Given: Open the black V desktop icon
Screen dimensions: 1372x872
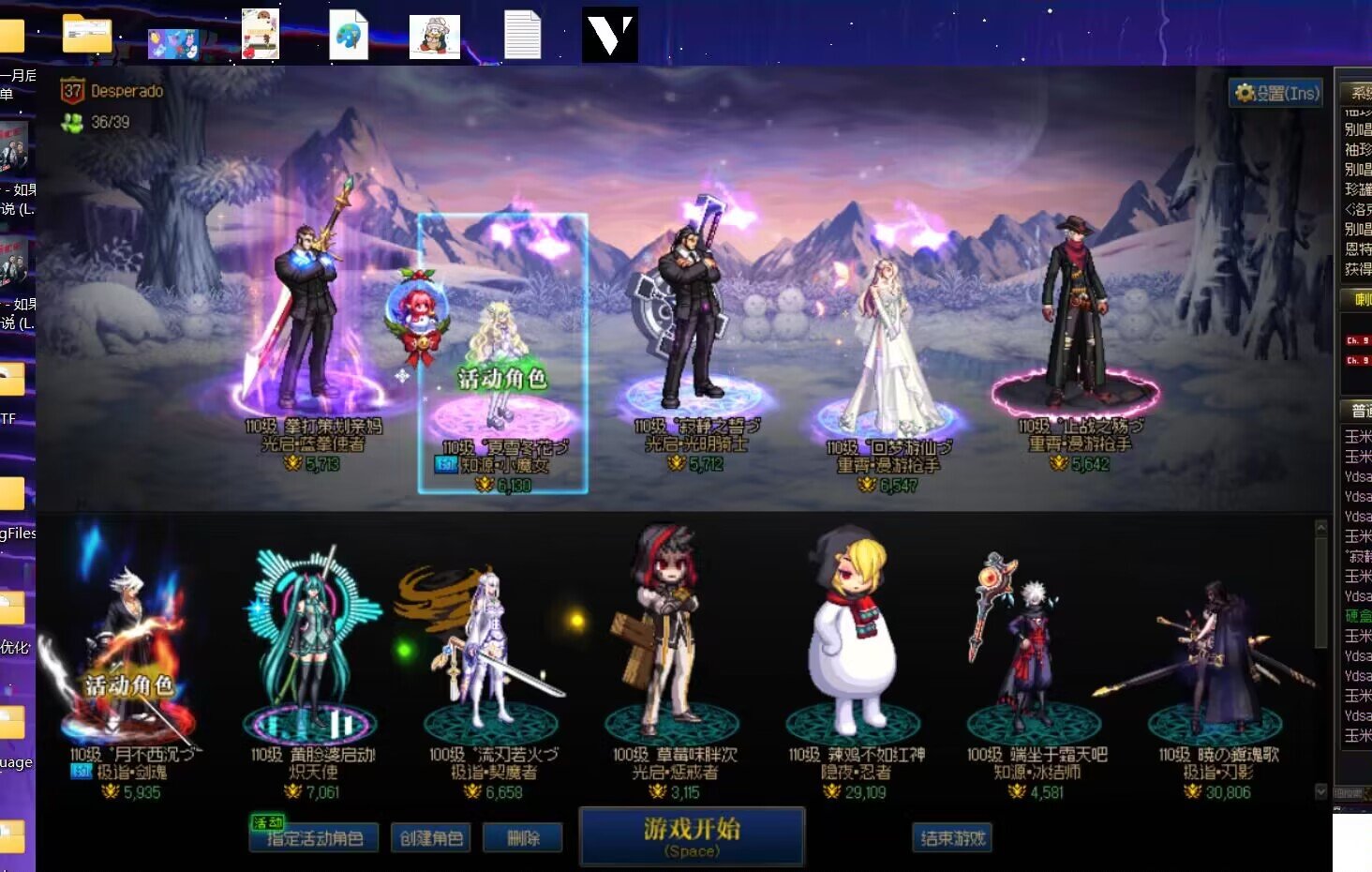Looking at the screenshot, I should 610,36.
